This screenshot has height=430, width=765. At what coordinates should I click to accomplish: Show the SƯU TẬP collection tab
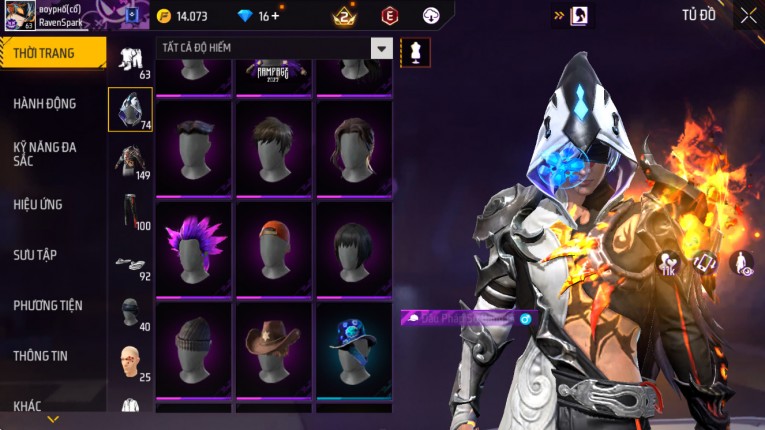click(35, 255)
